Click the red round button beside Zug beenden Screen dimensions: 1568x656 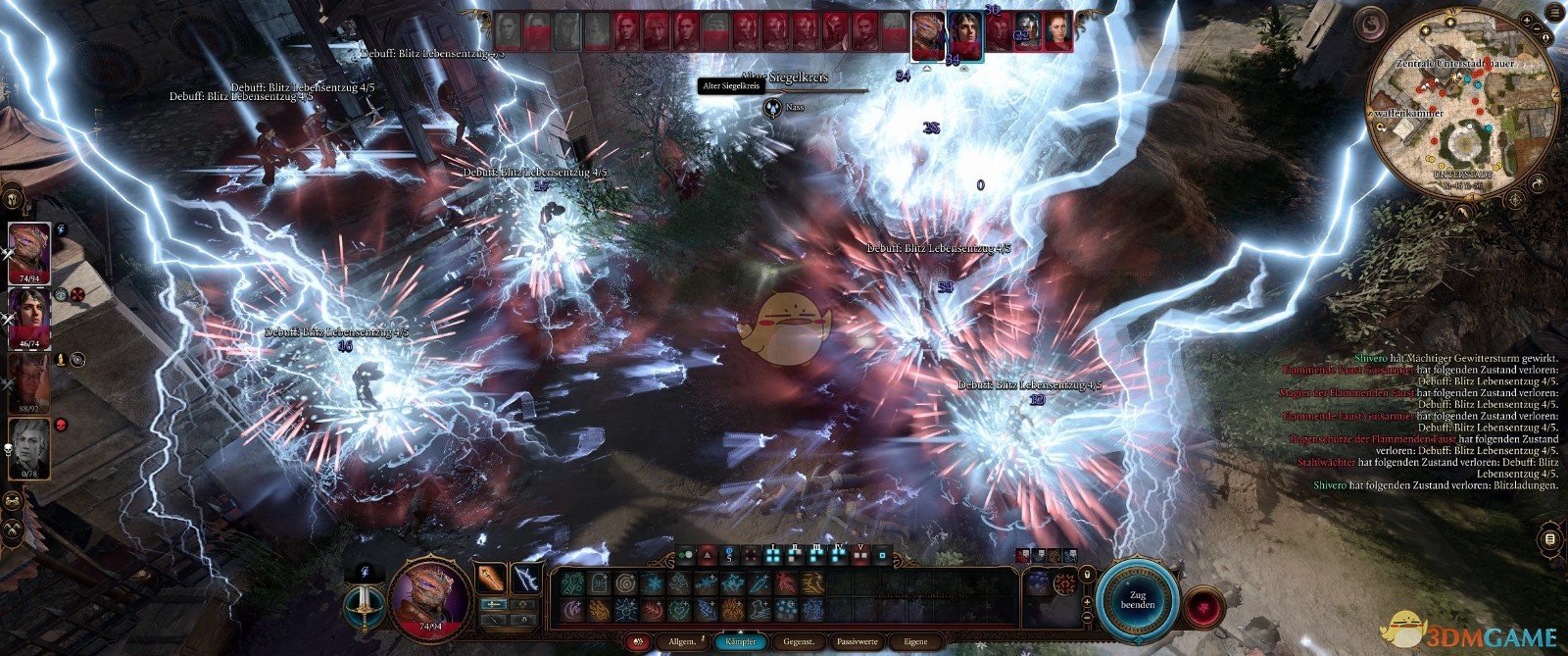click(x=1203, y=608)
